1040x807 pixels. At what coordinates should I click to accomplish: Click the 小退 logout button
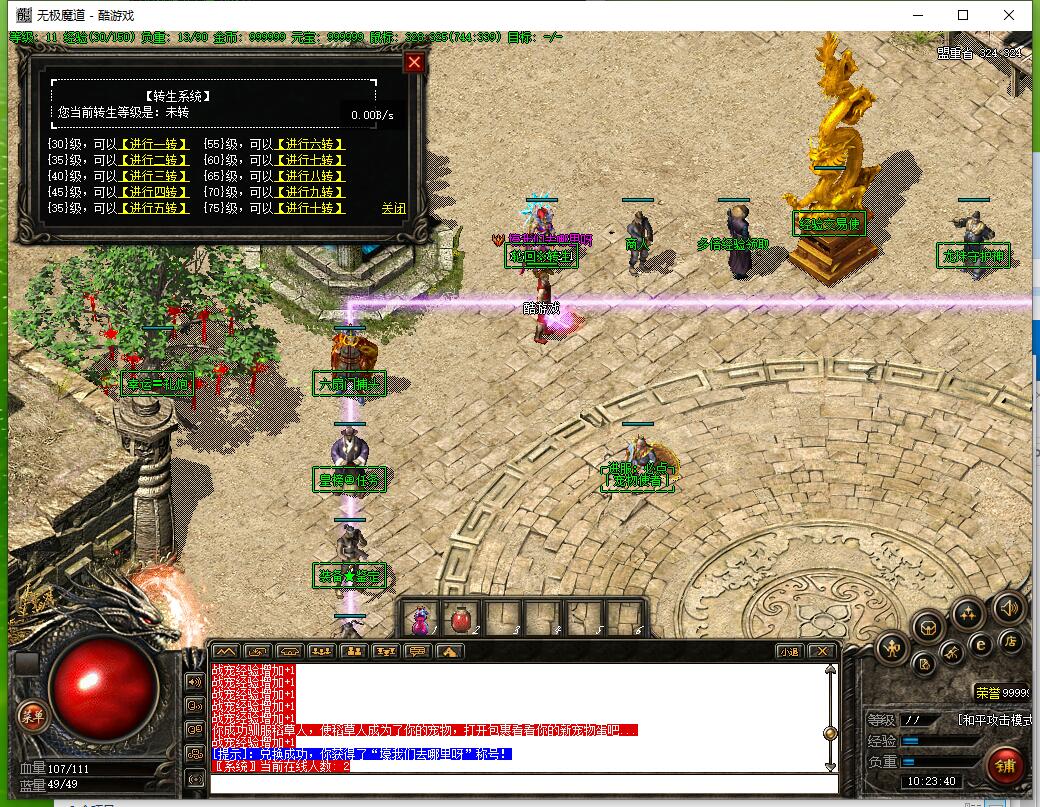click(789, 651)
